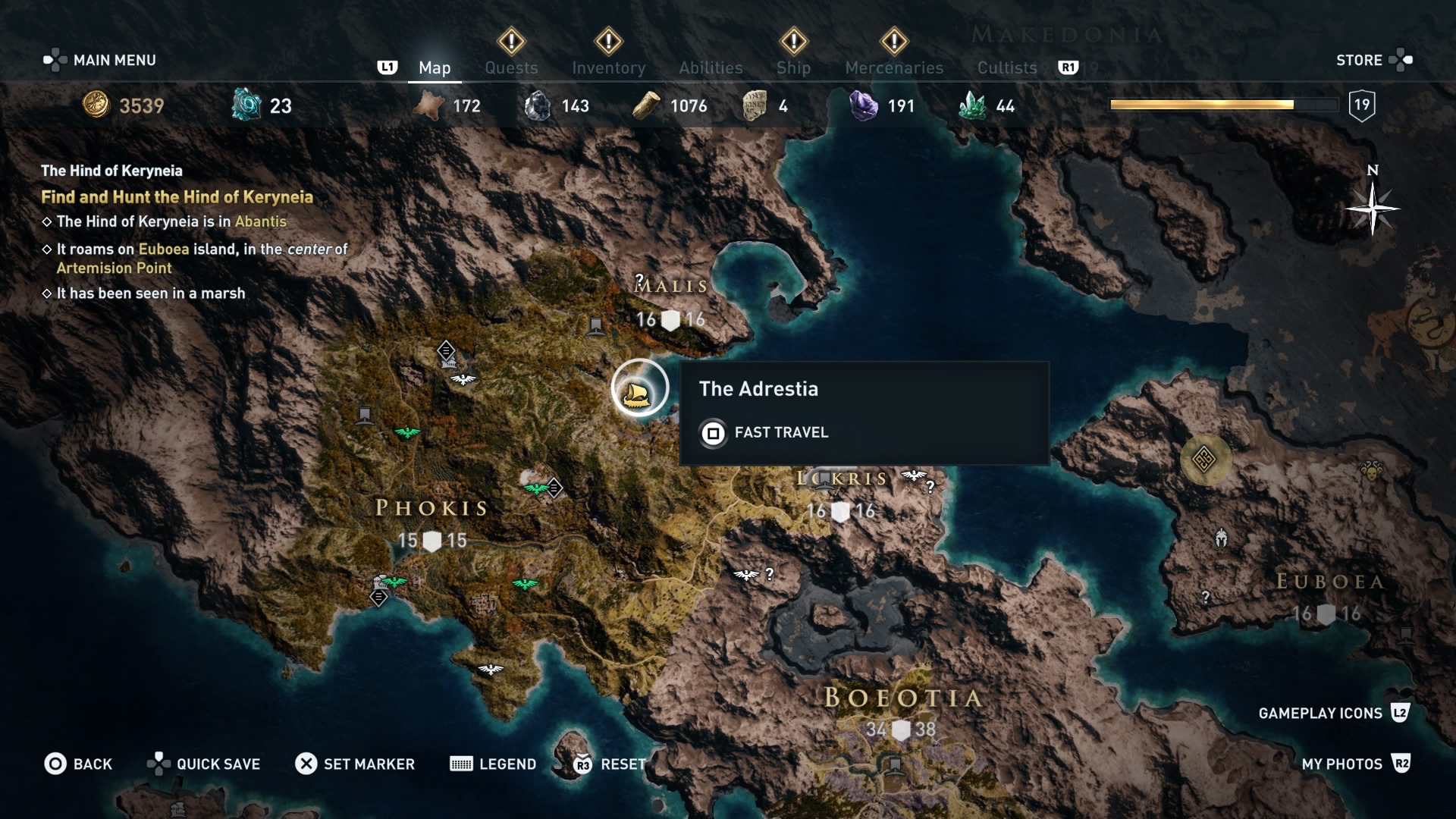The image size is (1456, 819).
Task: Click the wood resource icon showing 1076
Action: click(645, 105)
